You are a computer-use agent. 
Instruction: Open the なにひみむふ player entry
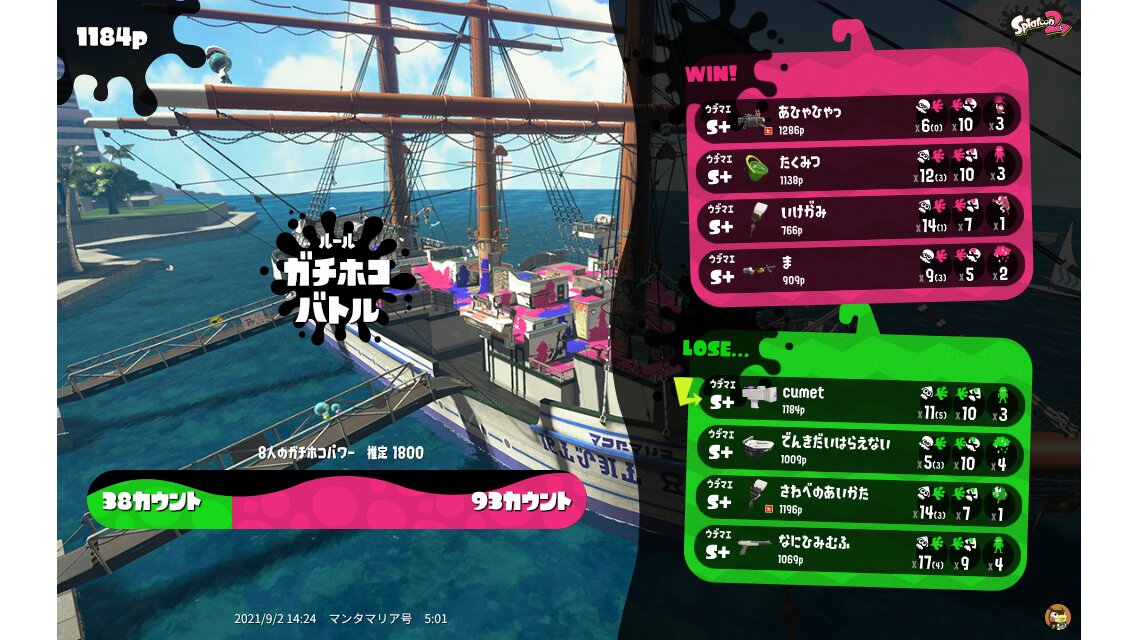click(859, 551)
